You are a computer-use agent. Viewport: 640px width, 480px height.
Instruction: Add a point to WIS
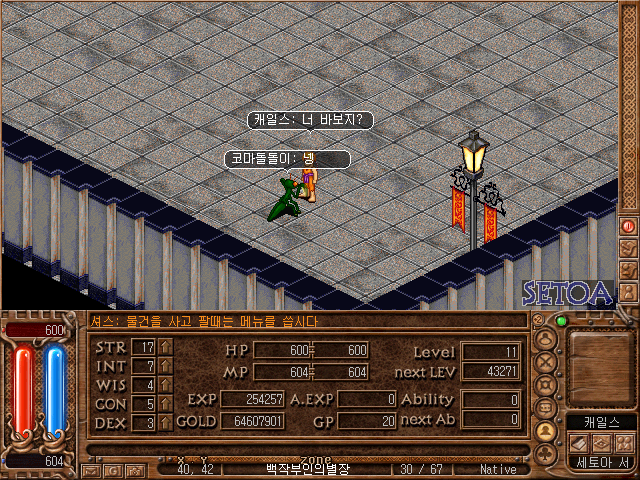click(165, 385)
